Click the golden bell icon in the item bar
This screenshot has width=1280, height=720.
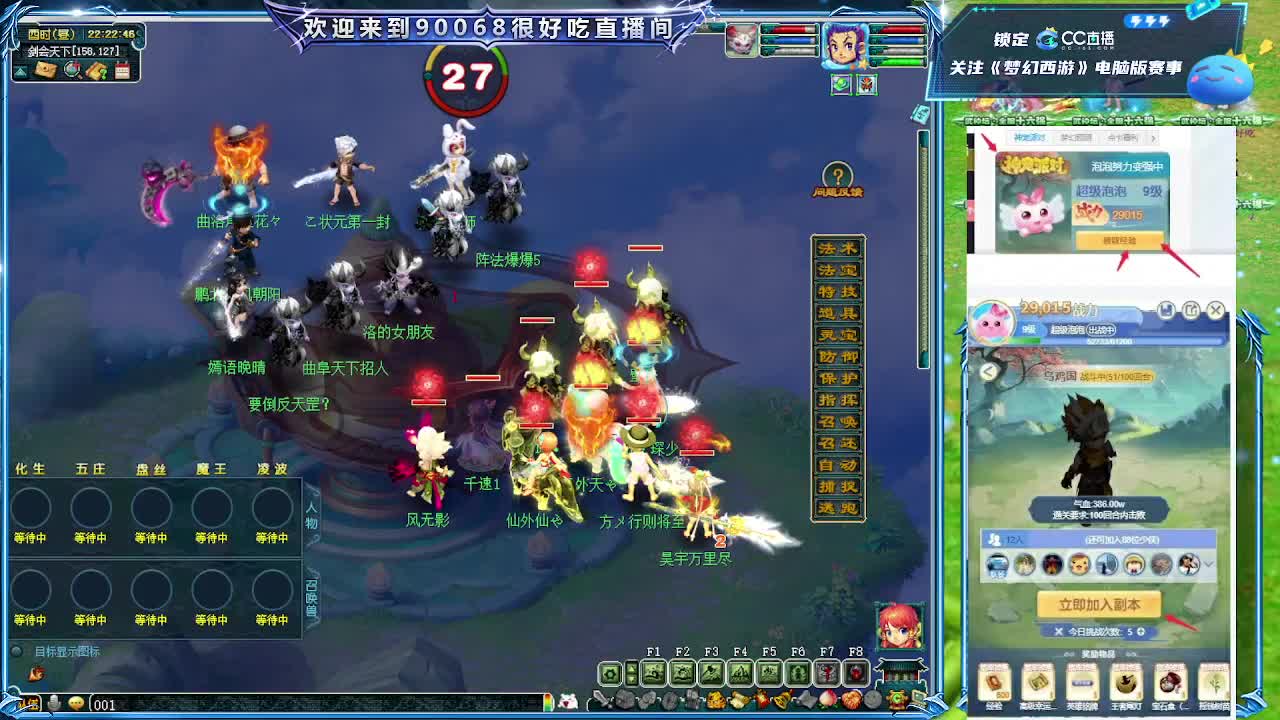(781, 700)
